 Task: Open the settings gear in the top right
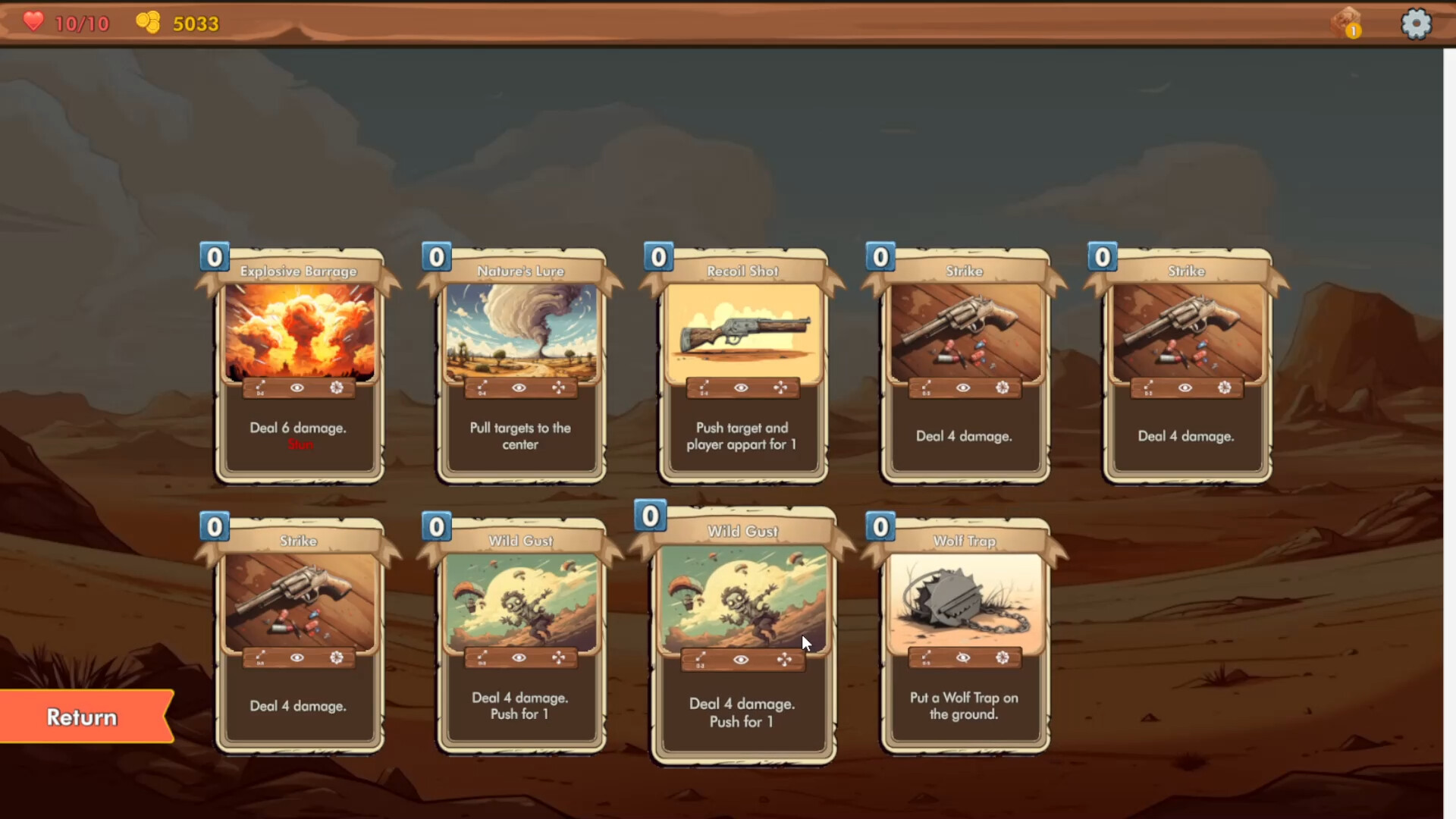[1417, 24]
